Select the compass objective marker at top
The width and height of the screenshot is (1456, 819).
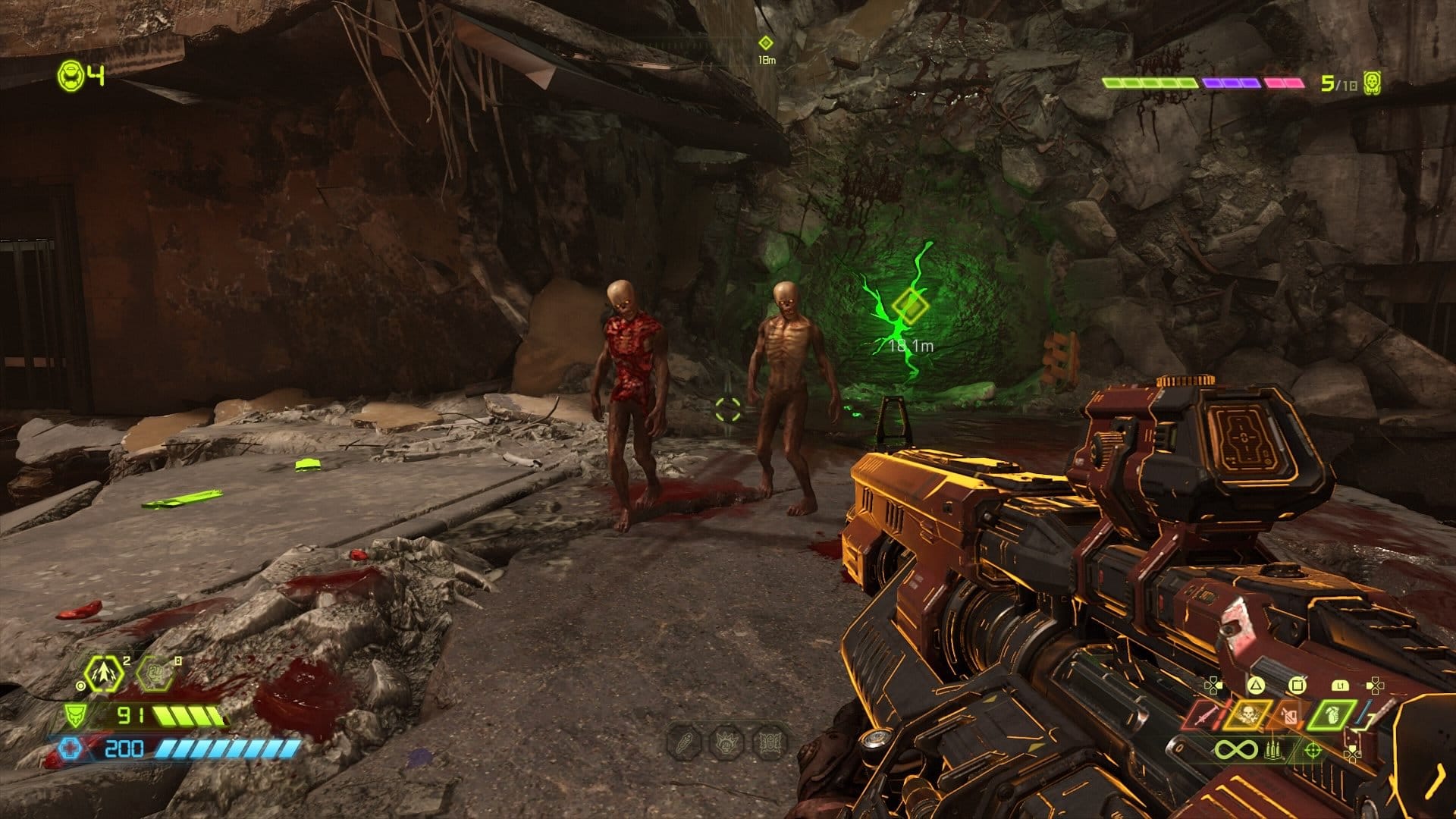766,43
